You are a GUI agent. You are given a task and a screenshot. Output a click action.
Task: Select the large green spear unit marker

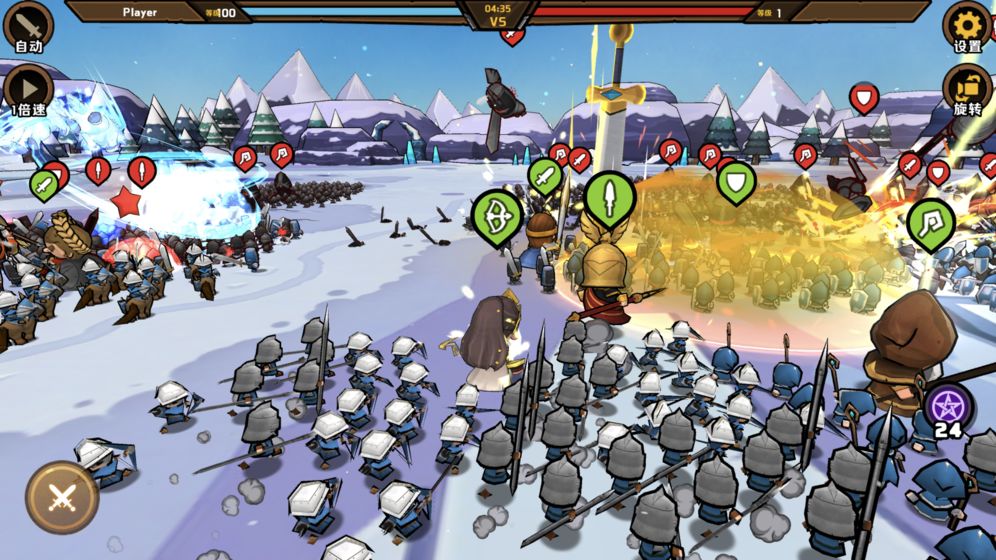point(610,196)
